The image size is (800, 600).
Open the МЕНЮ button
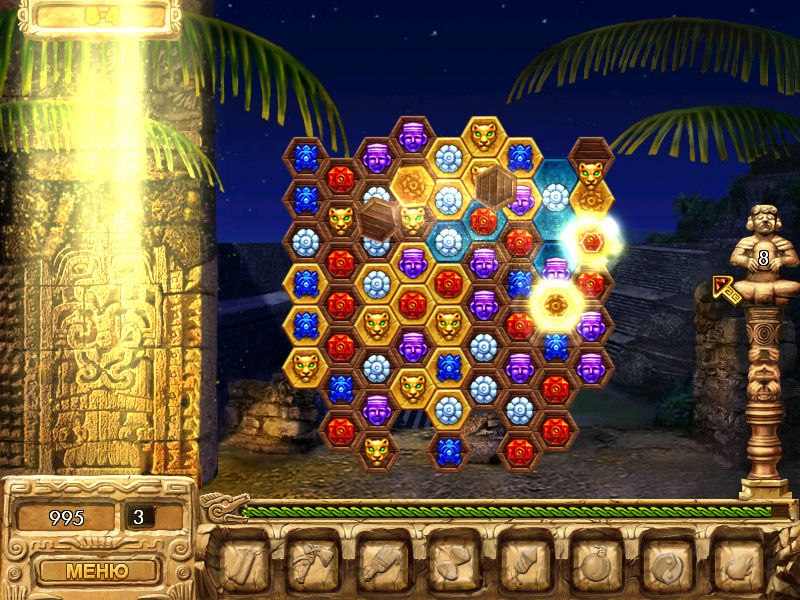(97, 571)
